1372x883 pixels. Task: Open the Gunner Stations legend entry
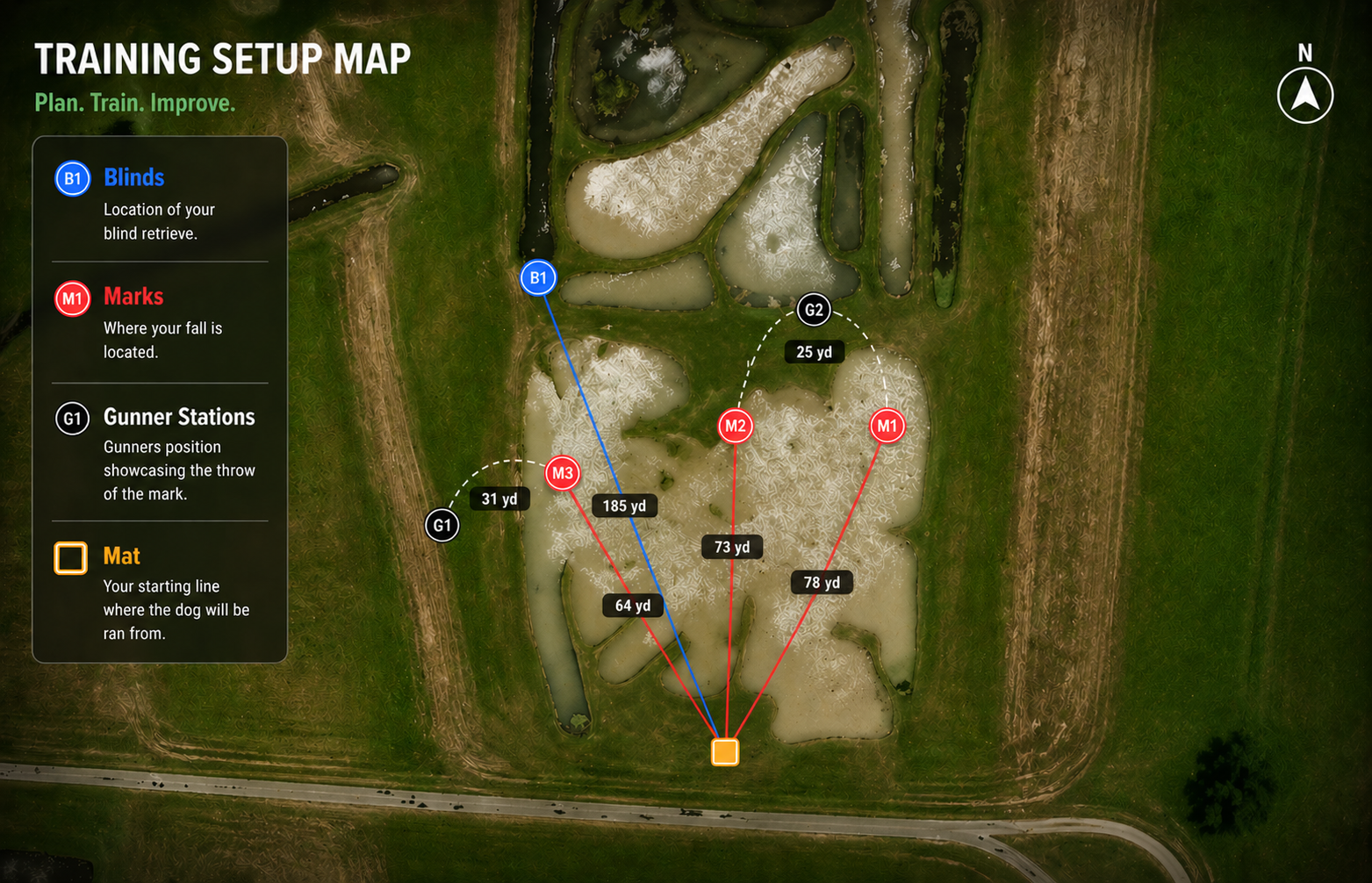(178, 417)
